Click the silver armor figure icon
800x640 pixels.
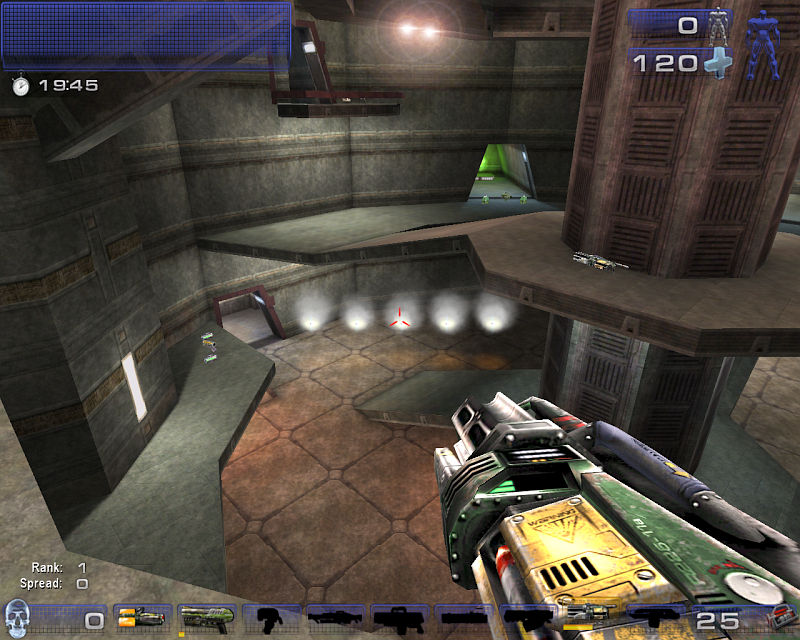coord(719,24)
